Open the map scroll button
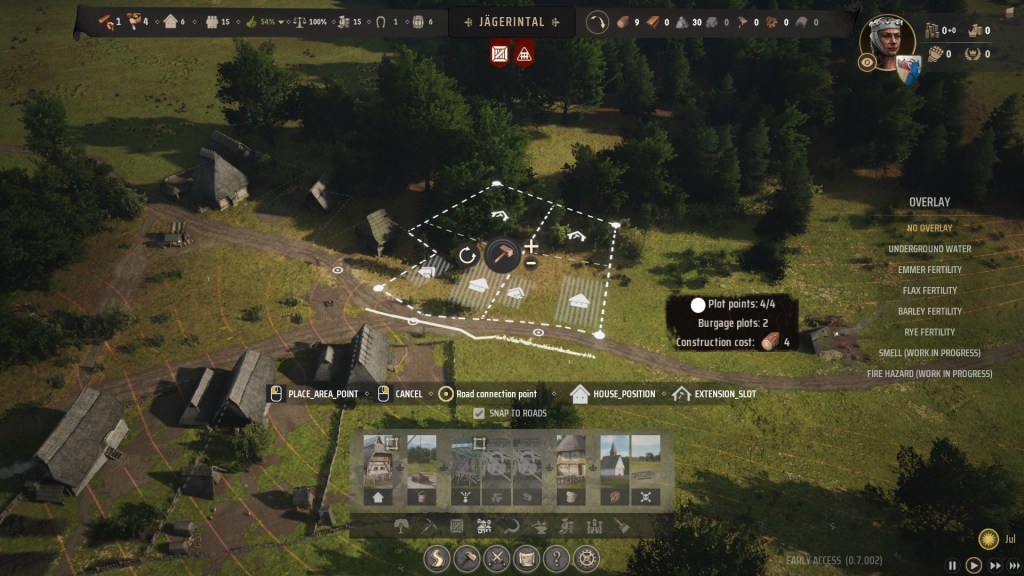Screen dimensions: 1024x576 pos(526,559)
